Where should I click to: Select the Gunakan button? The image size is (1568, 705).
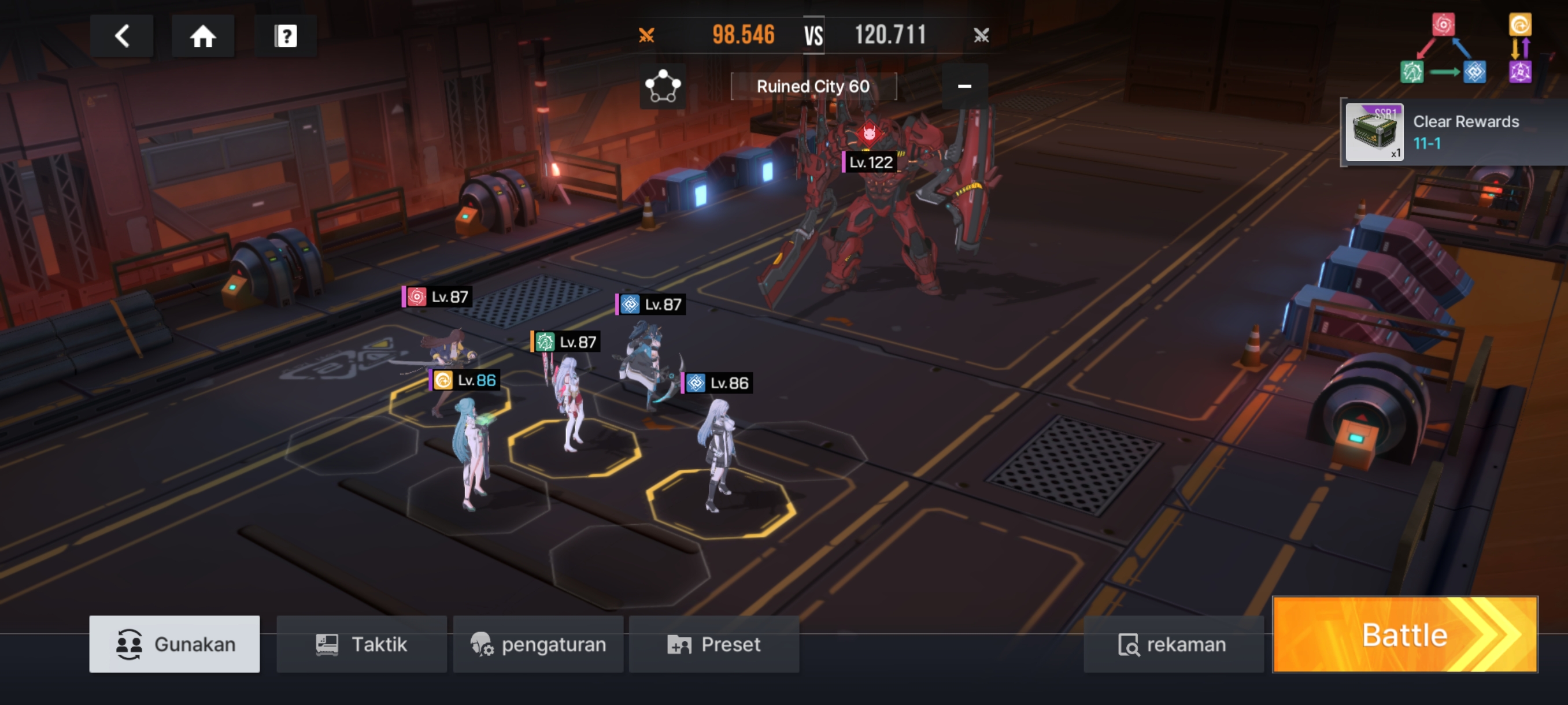(x=175, y=644)
